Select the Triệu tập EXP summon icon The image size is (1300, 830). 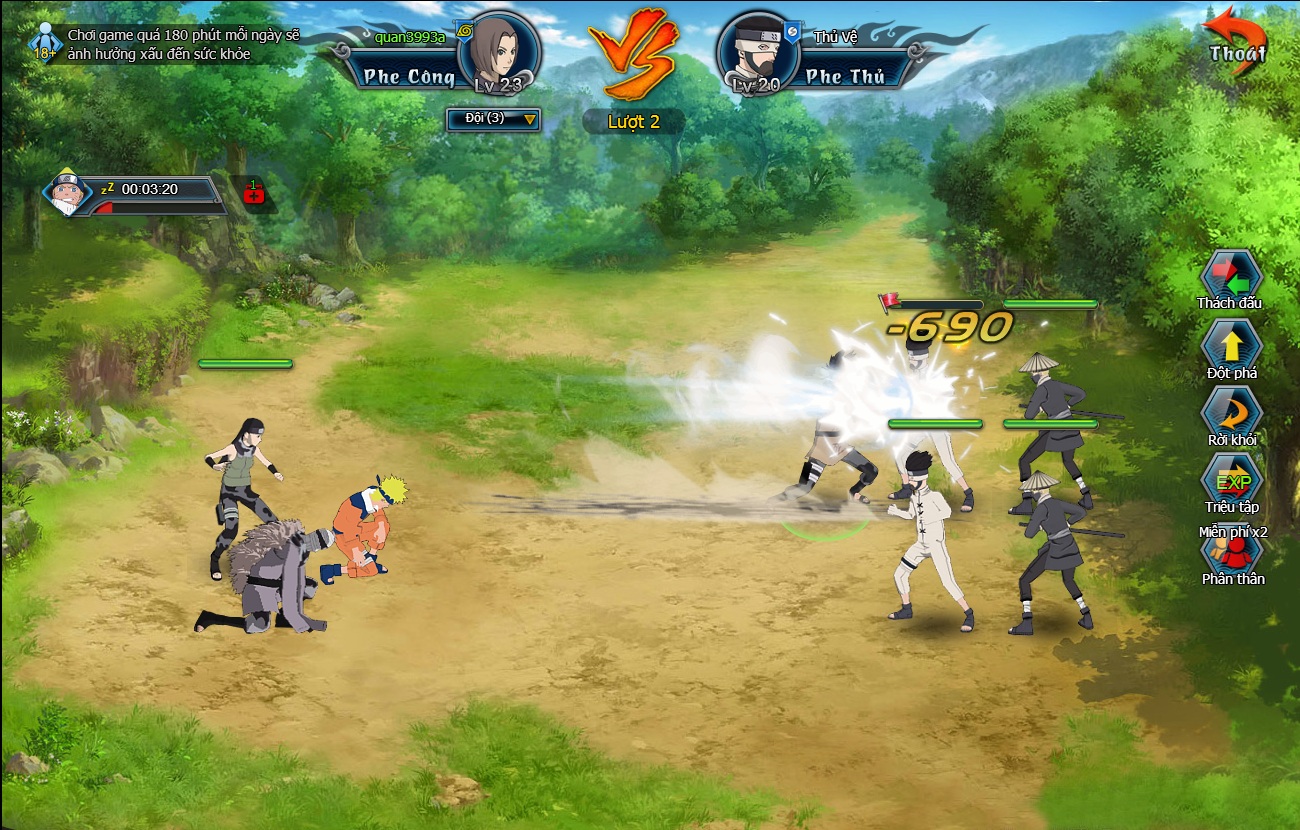tap(1231, 480)
